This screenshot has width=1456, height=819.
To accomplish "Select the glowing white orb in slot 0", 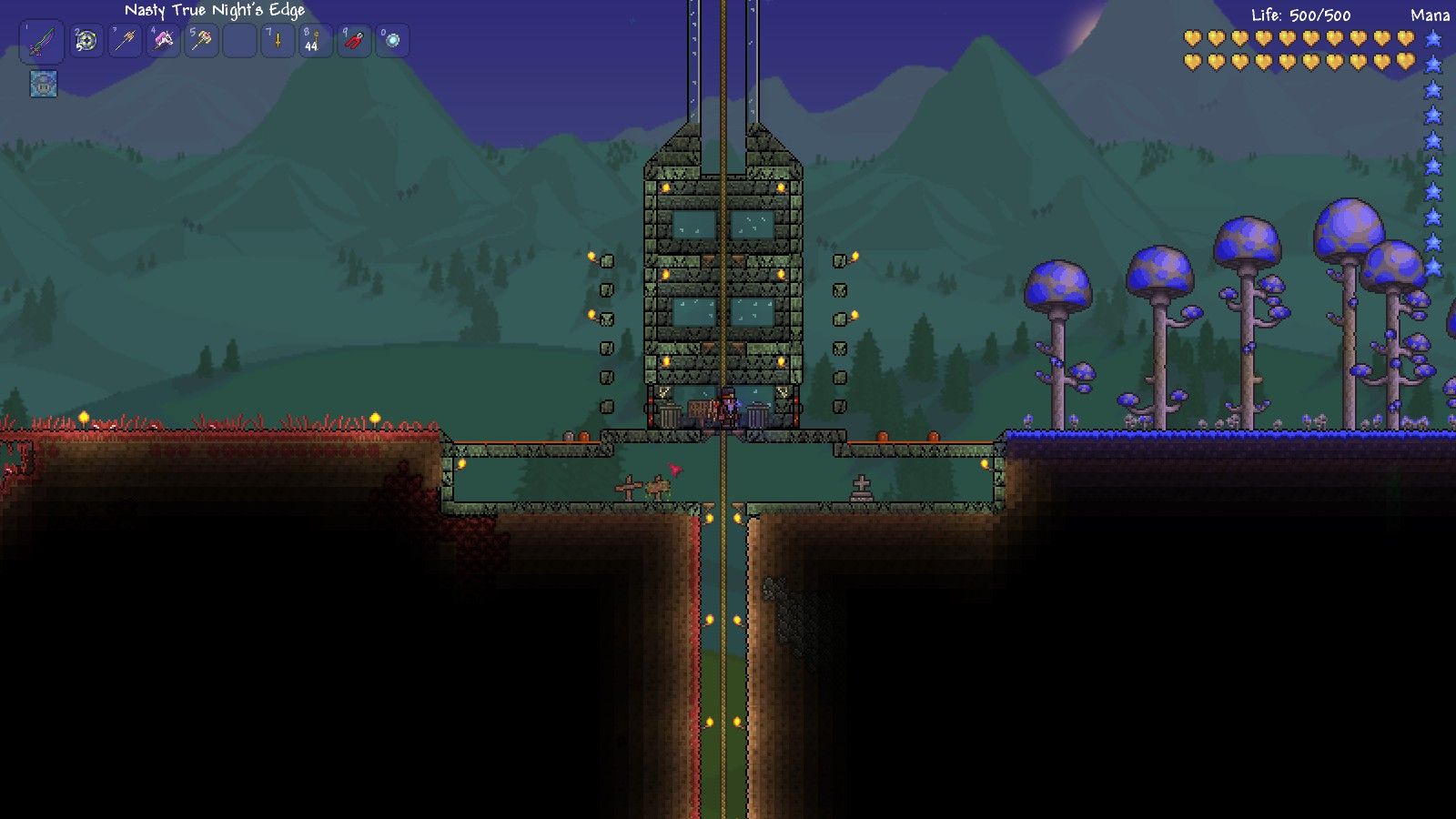I will point(392,41).
